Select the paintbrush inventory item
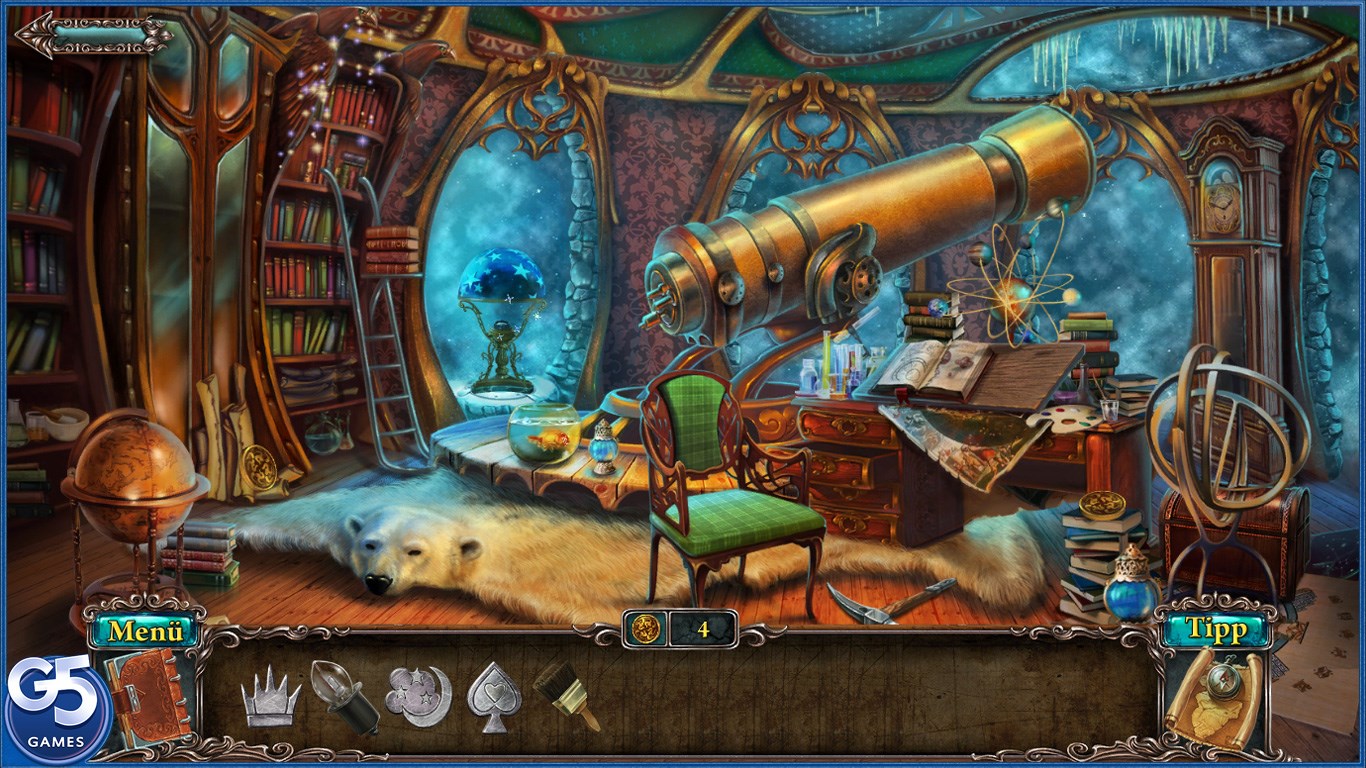The image size is (1366, 768). click(565, 694)
